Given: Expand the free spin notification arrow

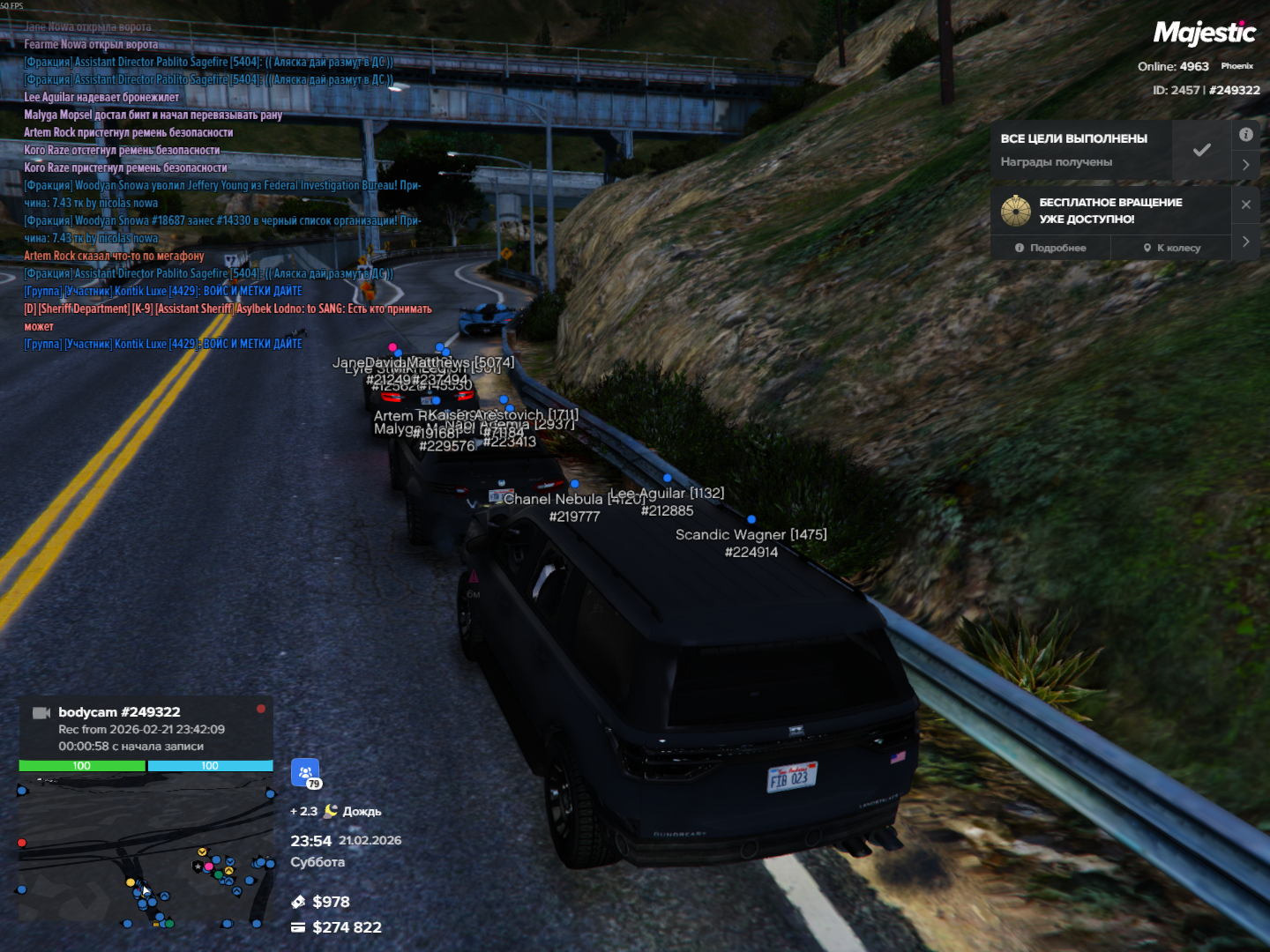Looking at the screenshot, I should click(1245, 241).
